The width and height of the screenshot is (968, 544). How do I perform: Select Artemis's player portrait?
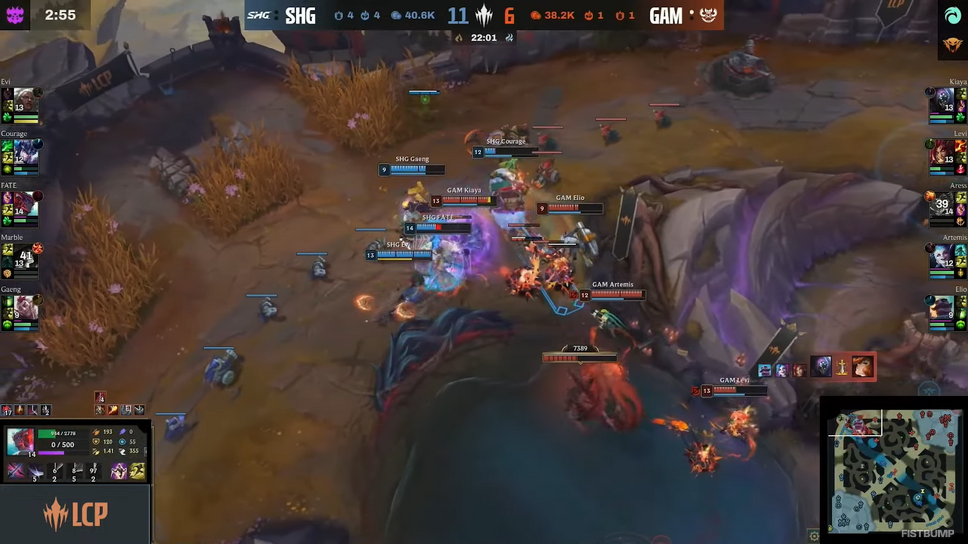(x=942, y=257)
